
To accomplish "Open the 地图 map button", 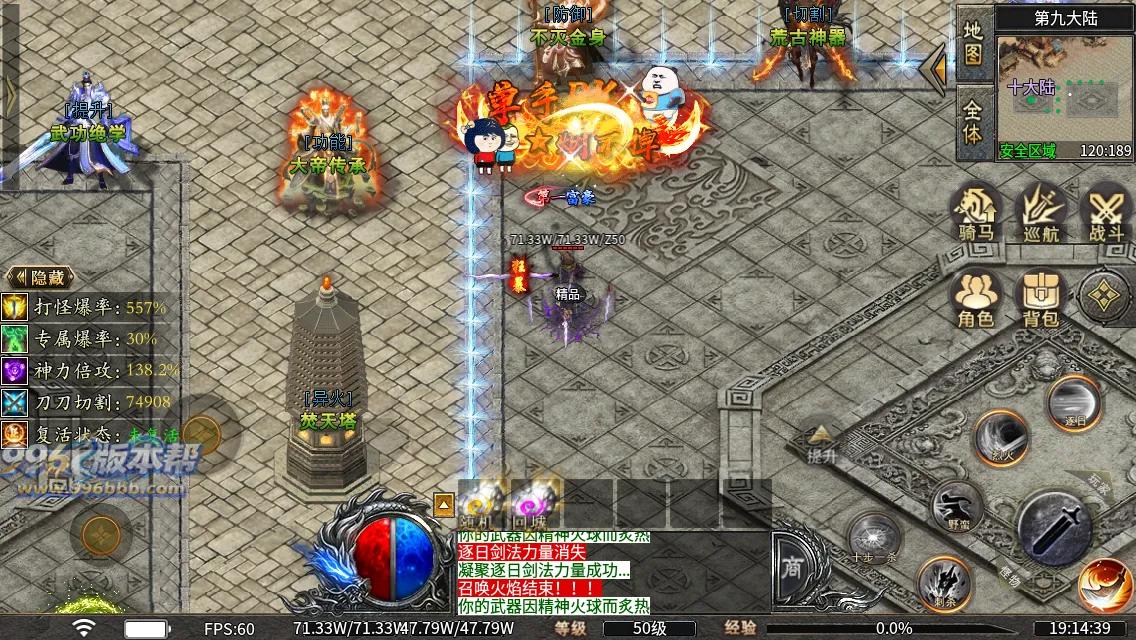I will pos(973,43).
